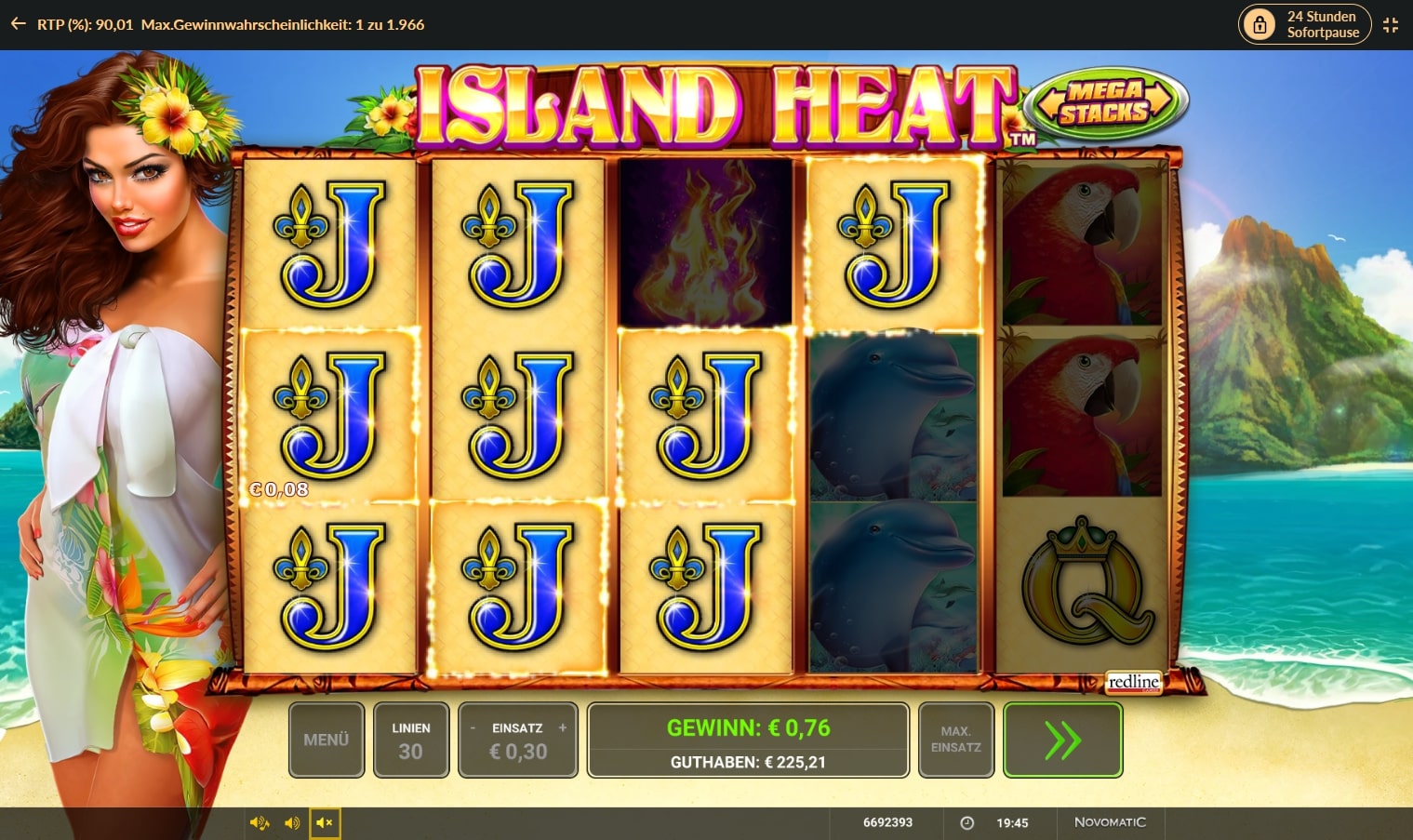Unmute sound via the crossed speaker icon
The image size is (1413, 840).
click(x=325, y=822)
